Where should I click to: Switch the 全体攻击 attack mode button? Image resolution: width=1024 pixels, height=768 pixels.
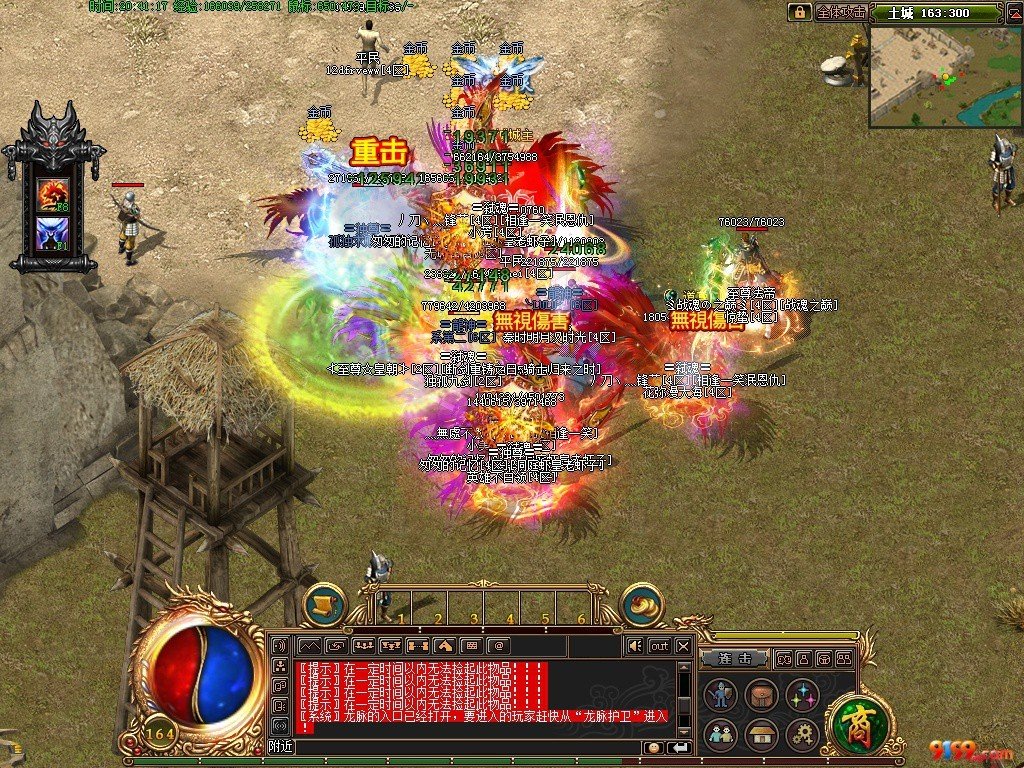pyautogui.click(x=841, y=12)
